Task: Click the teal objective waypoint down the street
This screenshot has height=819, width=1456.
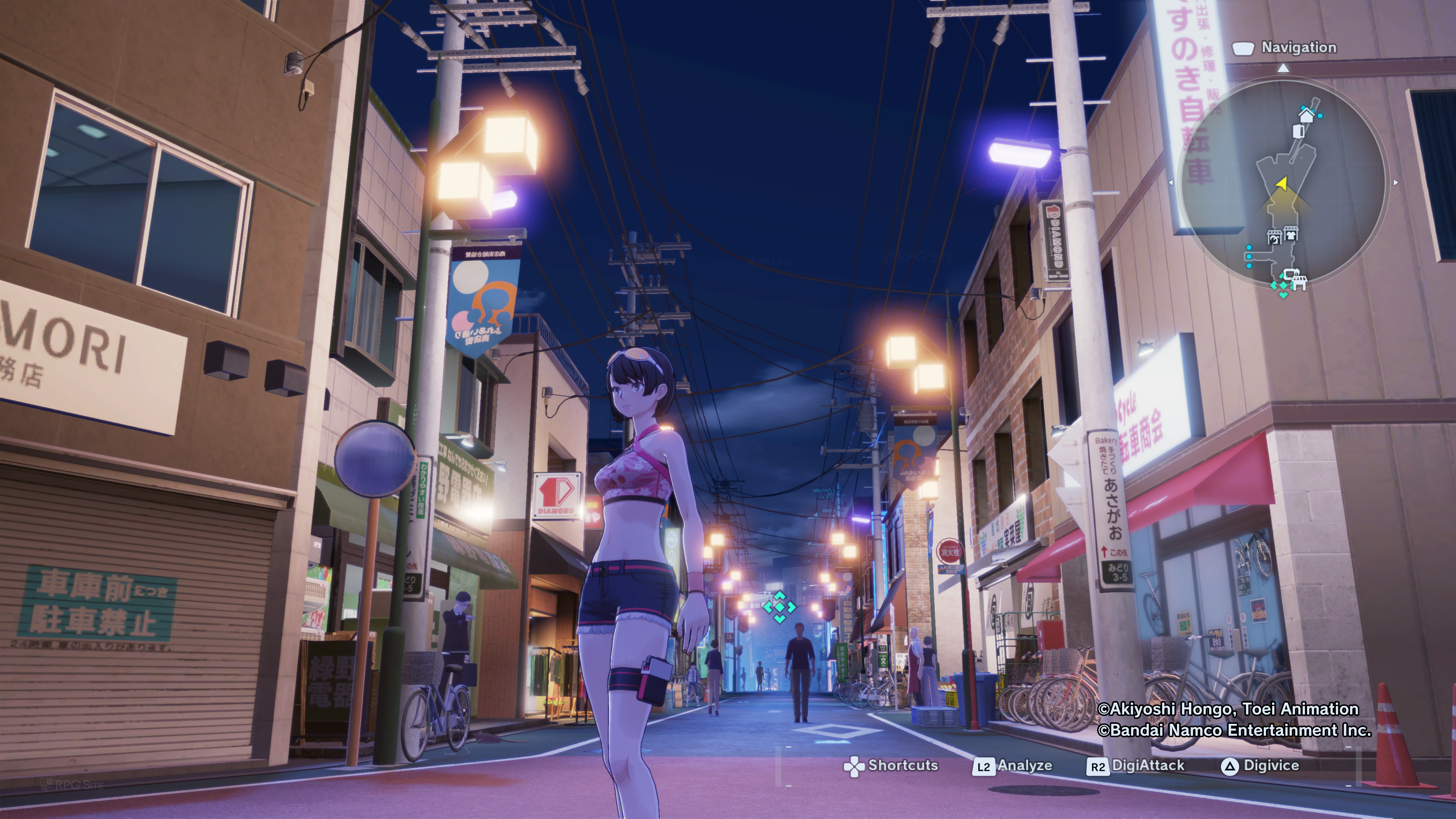Action: pyautogui.click(x=779, y=607)
